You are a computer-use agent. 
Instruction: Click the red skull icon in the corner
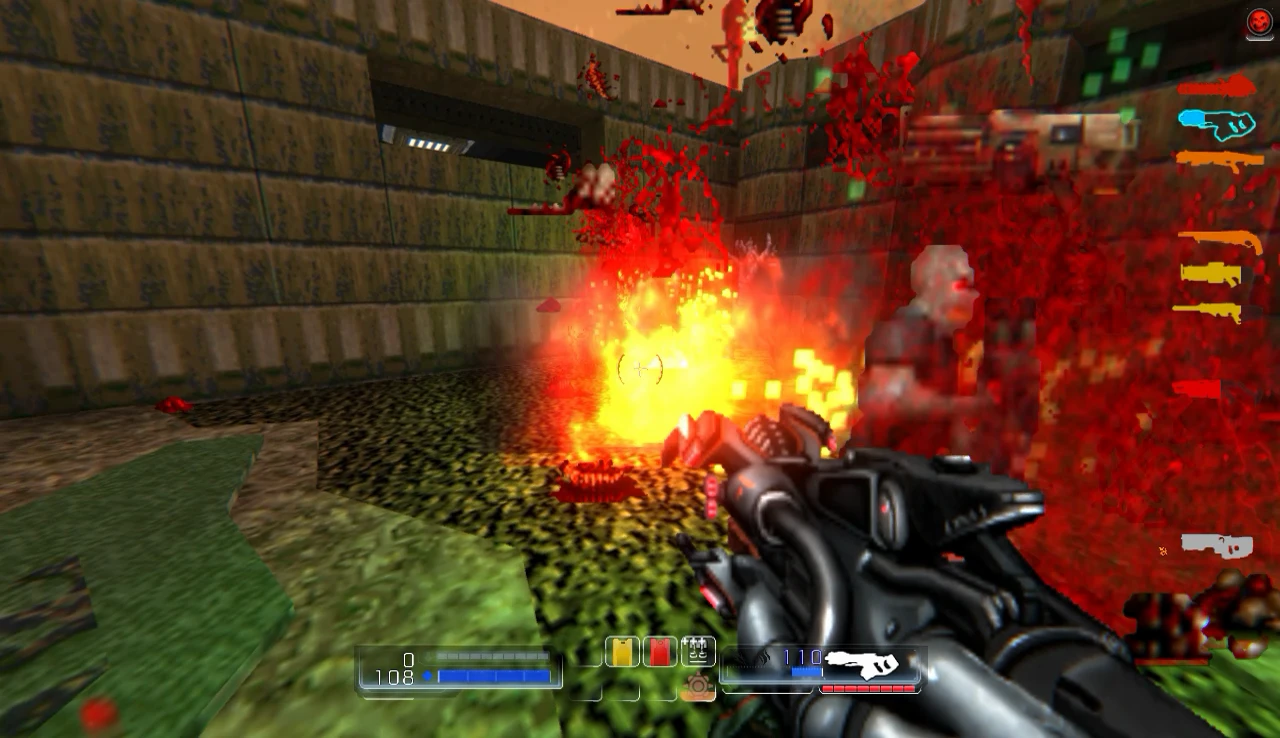point(1259,23)
